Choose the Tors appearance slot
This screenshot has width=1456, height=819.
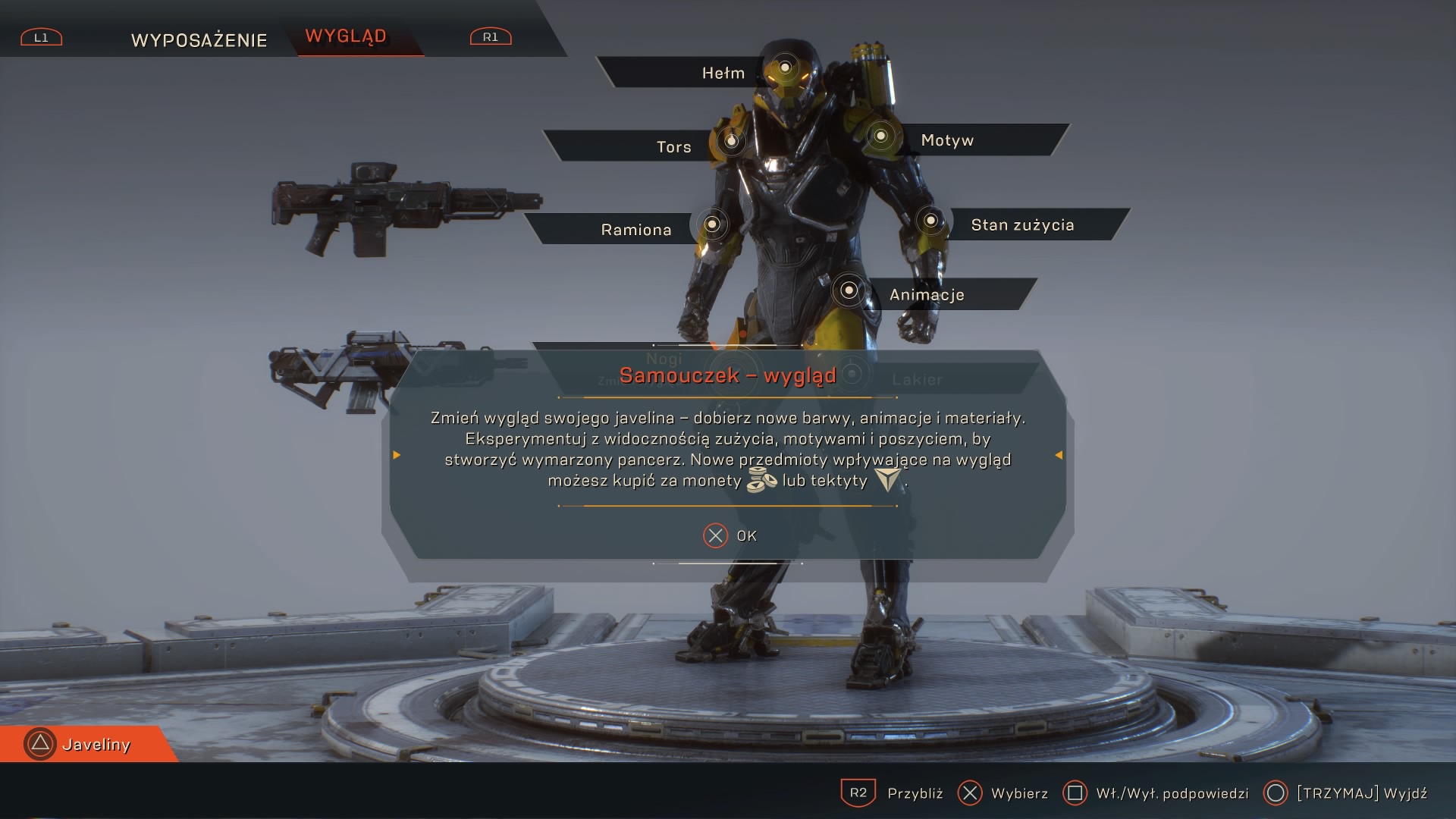(673, 147)
